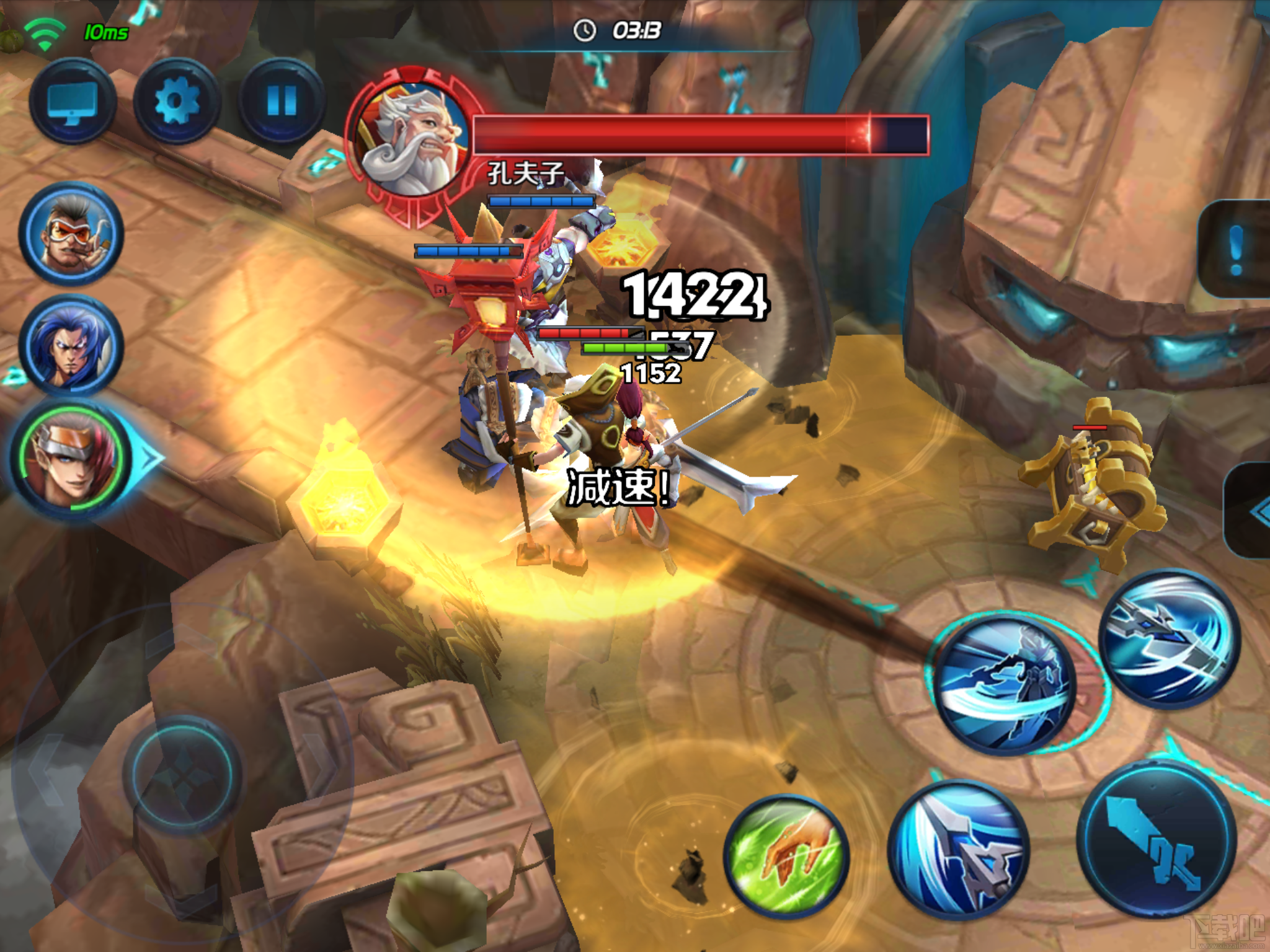Image resolution: width=1270 pixels, height=952 pixels.
Task: Pause the battle
Action: [282, 102]
